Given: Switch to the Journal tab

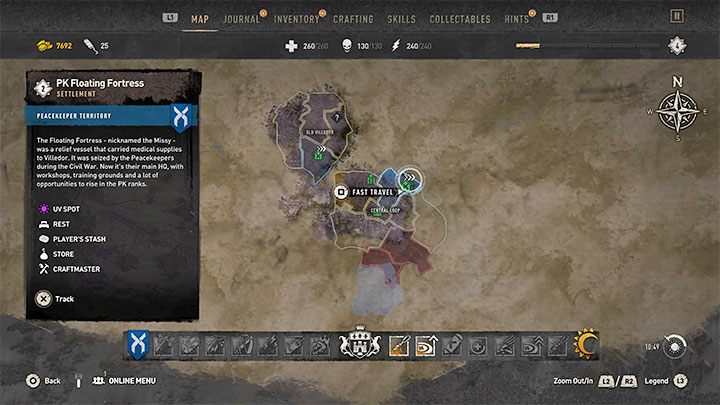Looking at the screenshot, I should (x=241, y=18).
